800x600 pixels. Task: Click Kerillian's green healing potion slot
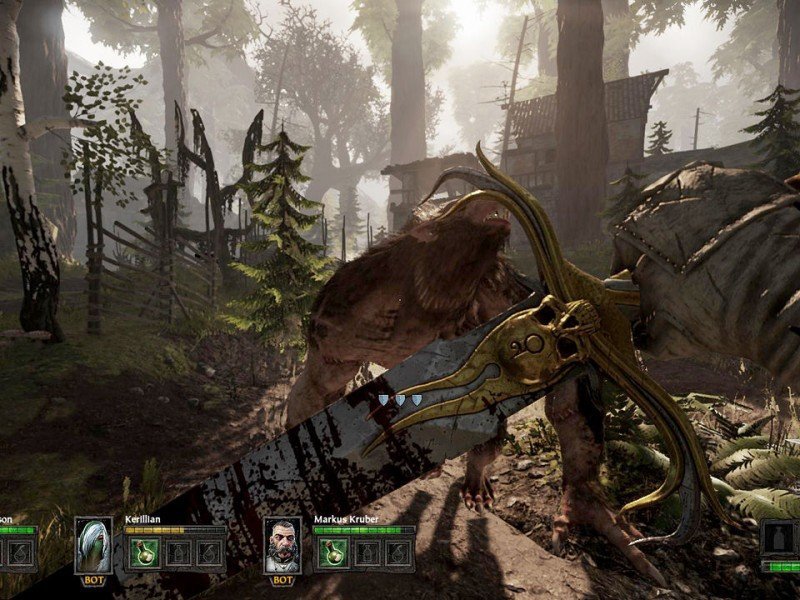tap(142, 553)
